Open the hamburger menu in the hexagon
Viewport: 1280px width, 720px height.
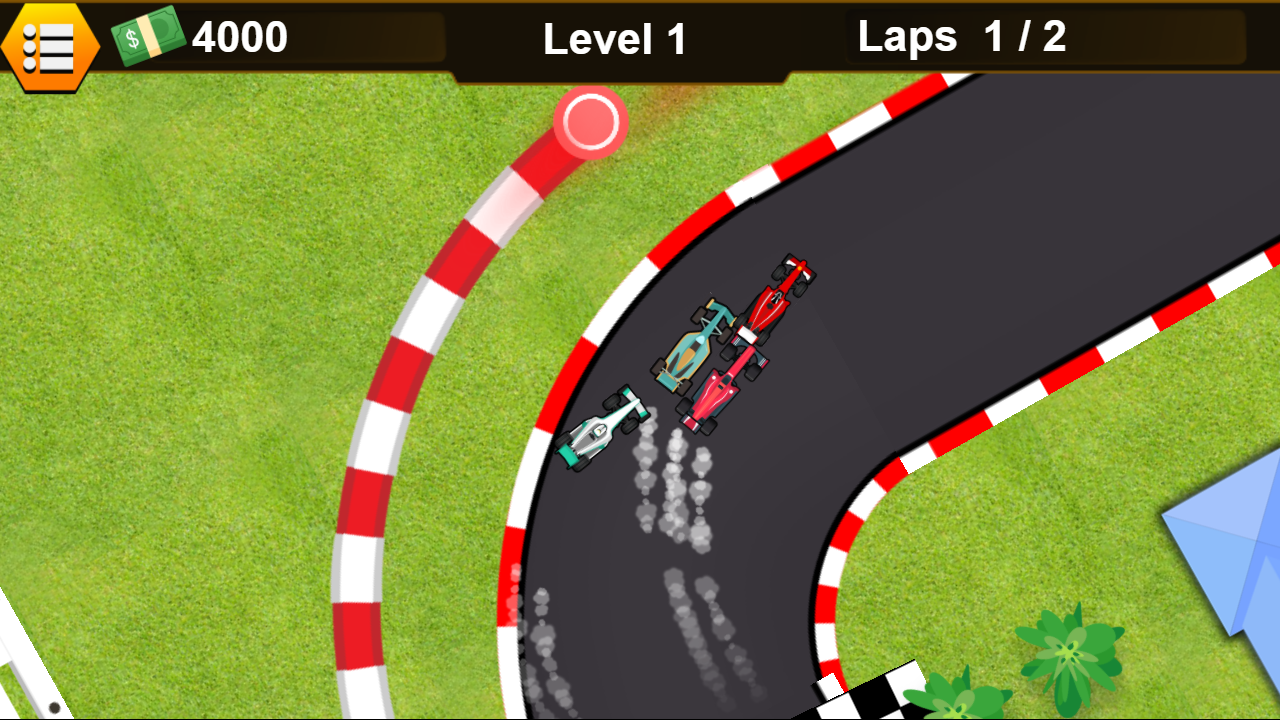(x=49, y=45)
